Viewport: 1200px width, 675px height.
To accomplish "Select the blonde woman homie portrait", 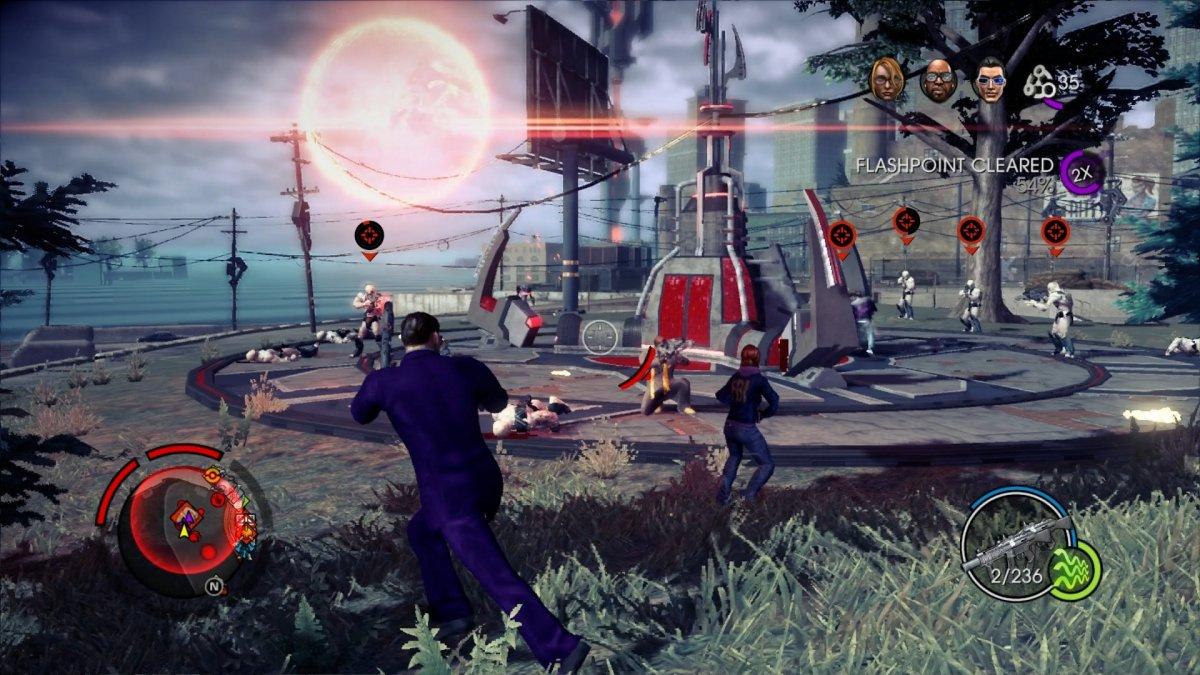I will [887, 78].
